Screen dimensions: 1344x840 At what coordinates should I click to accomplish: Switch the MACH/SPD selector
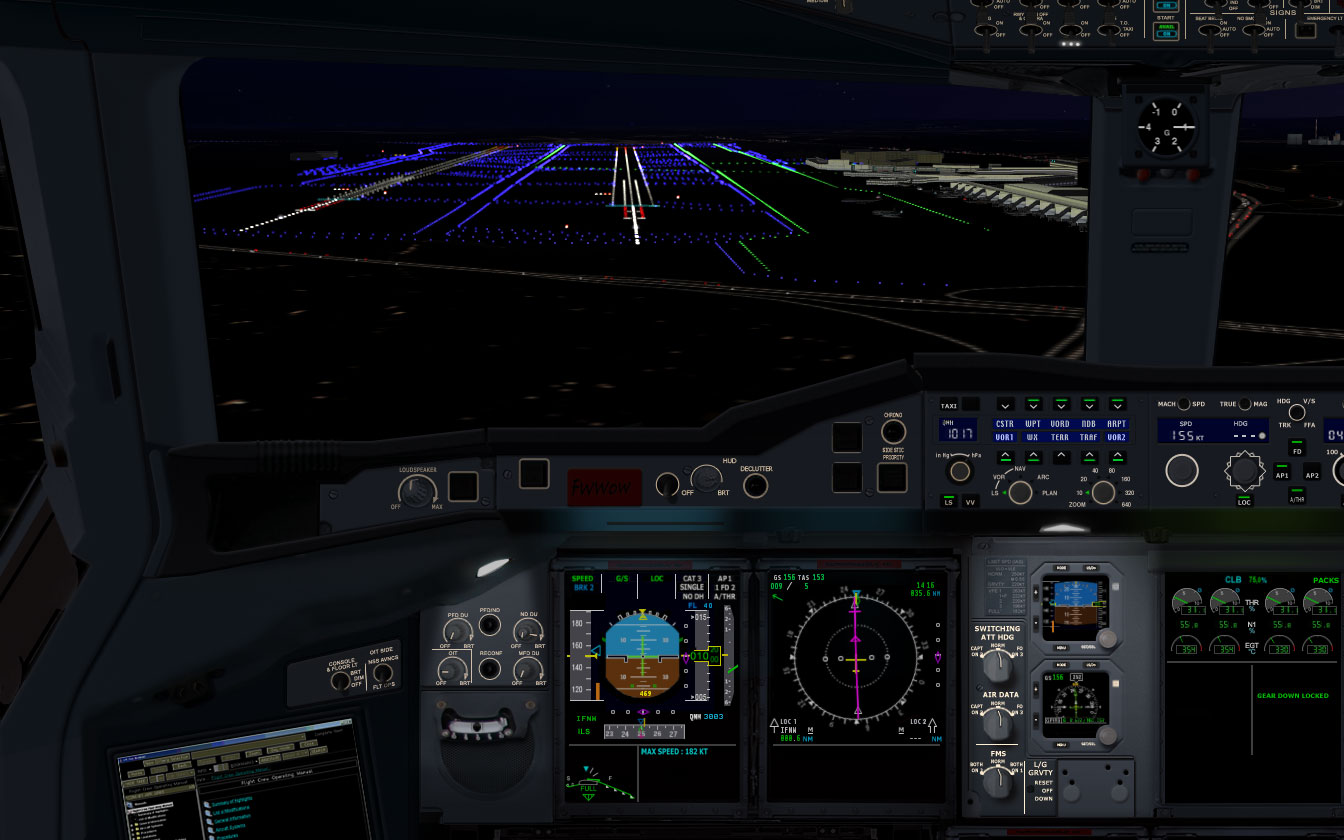[1184, 404]
